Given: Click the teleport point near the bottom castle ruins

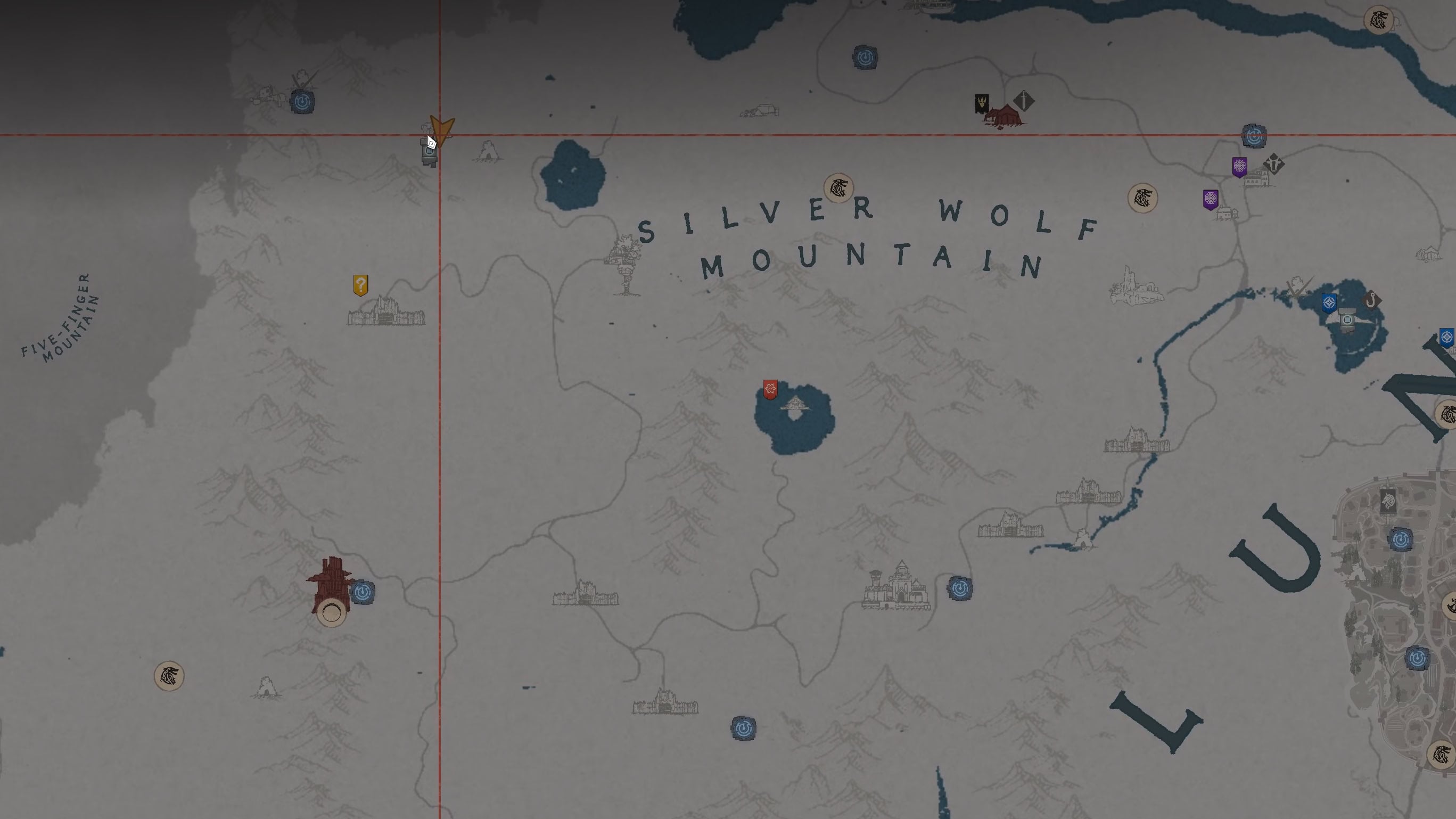Looking at the screenshot, I should tap(744, 728).
